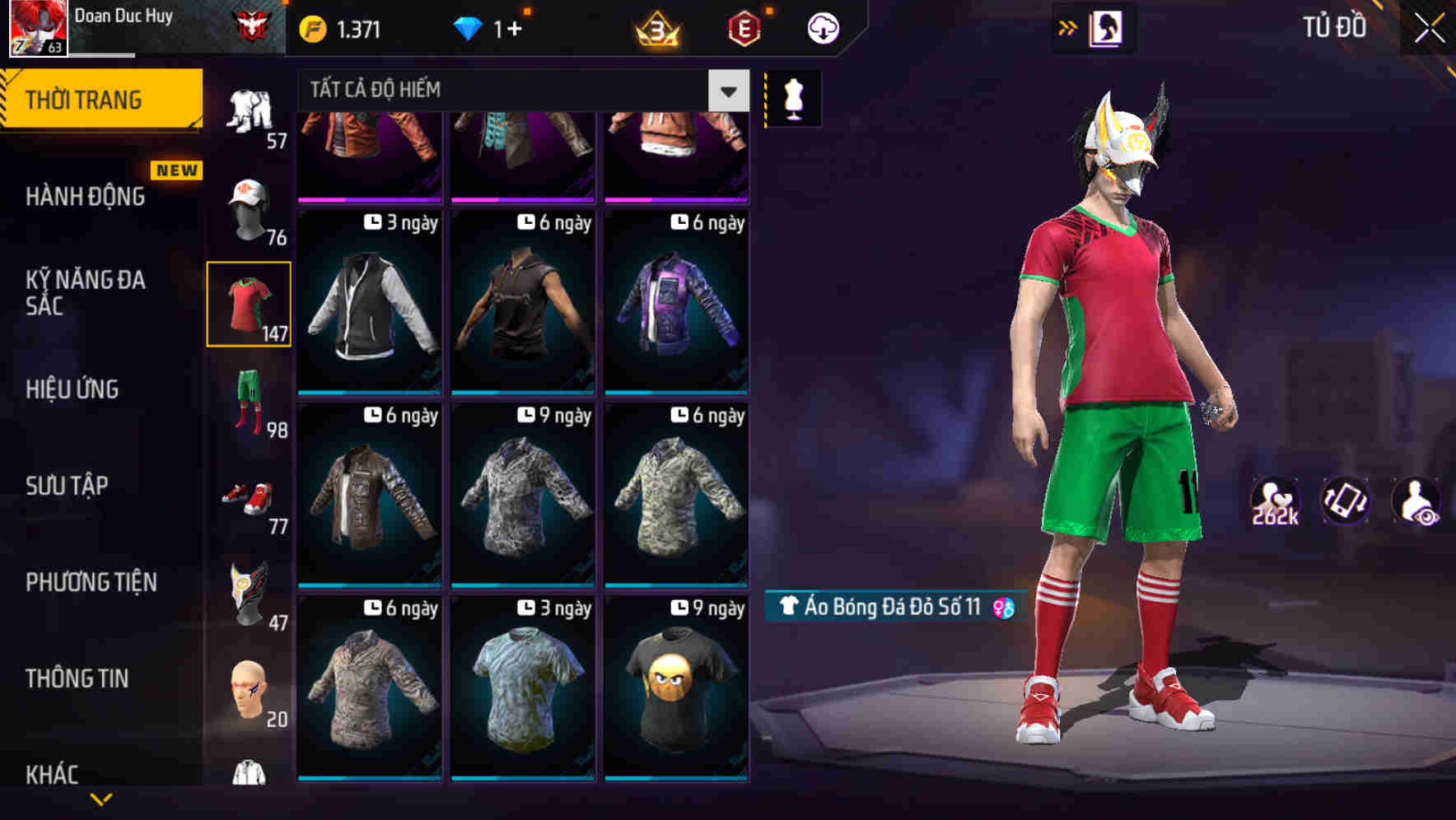Open the red E hexagon event icon

[744, 27]
